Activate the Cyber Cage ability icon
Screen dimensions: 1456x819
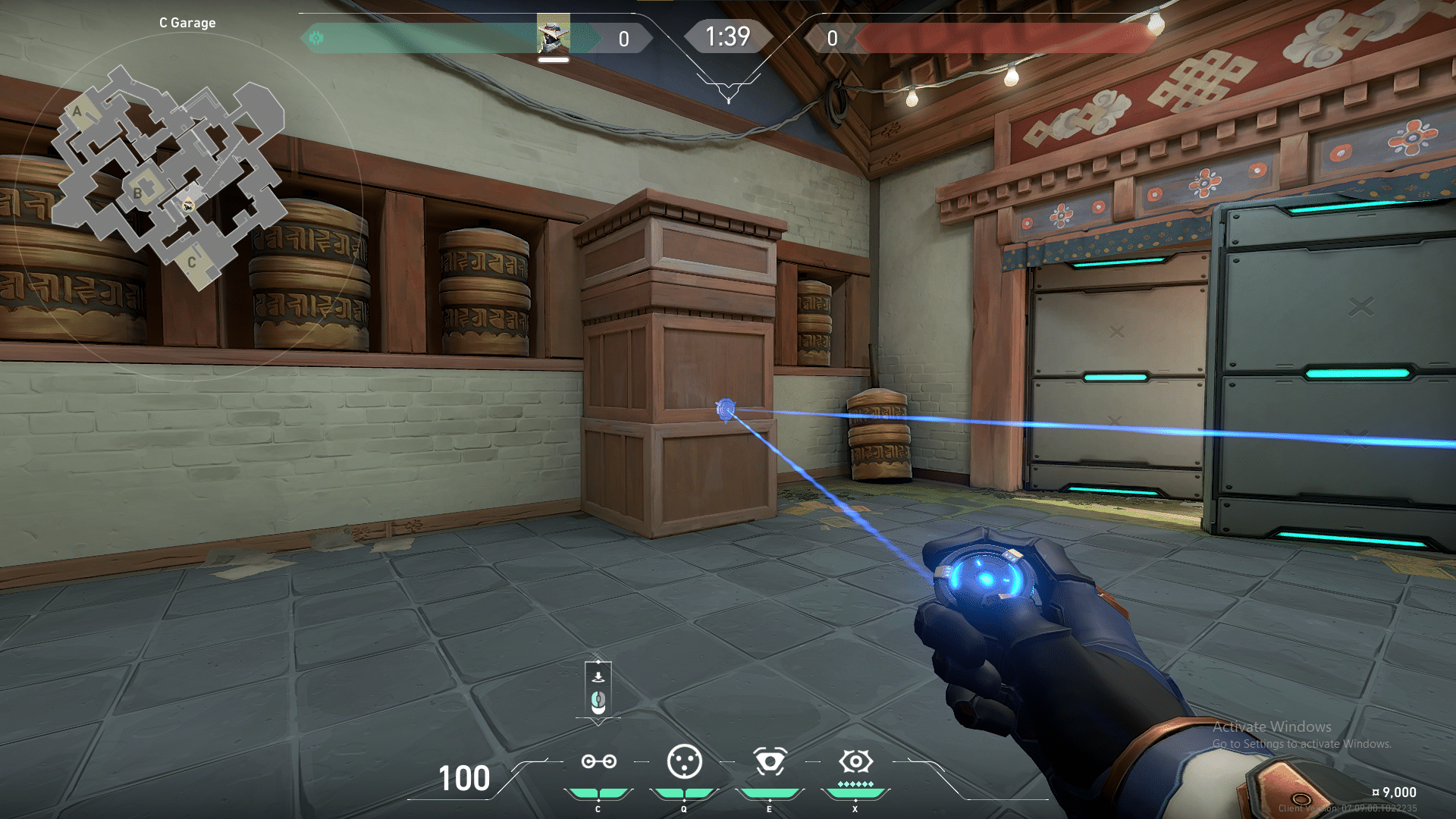pos(684,761)
